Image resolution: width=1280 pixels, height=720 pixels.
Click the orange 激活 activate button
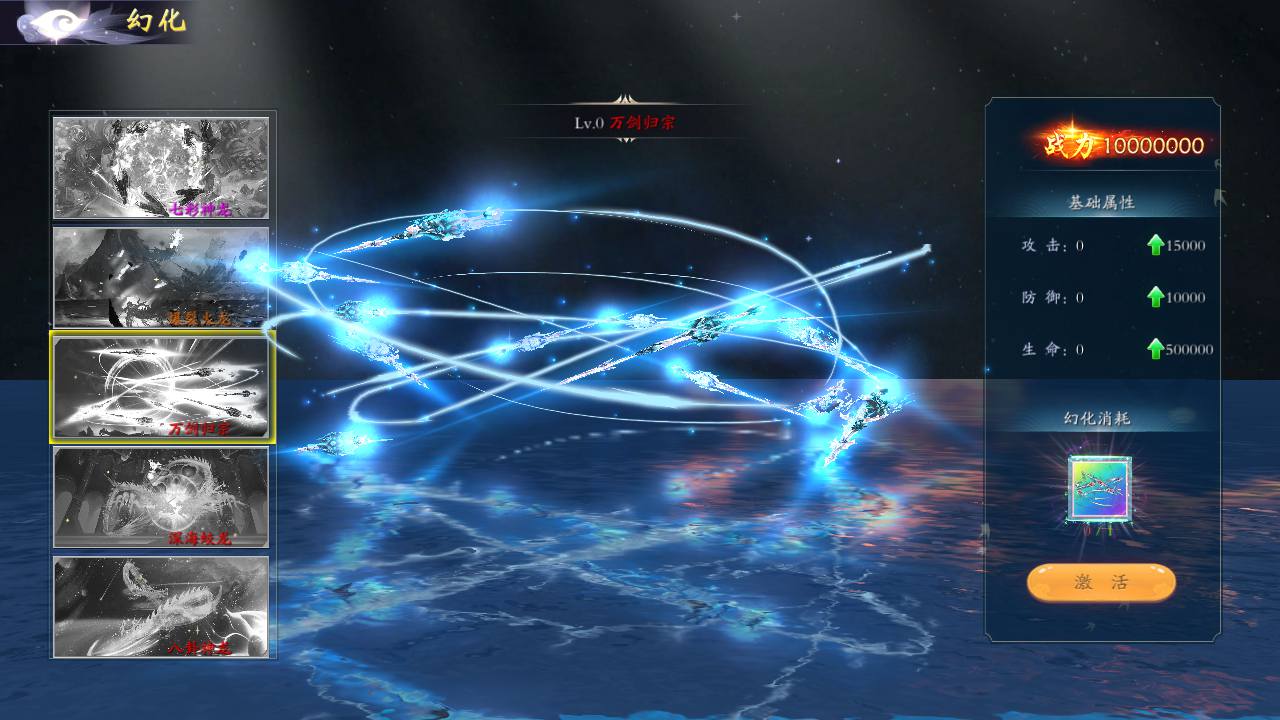1101,583
